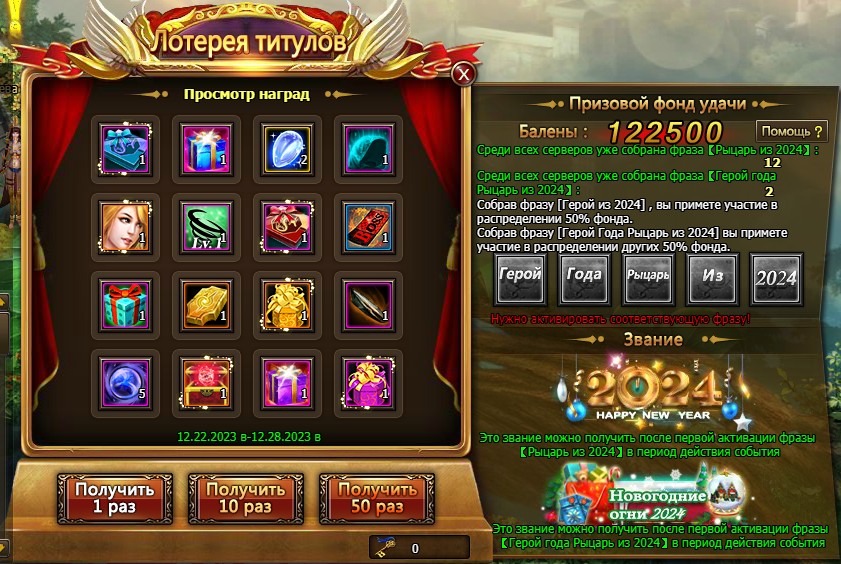Close the title lottery window

(x=463, y=73)
